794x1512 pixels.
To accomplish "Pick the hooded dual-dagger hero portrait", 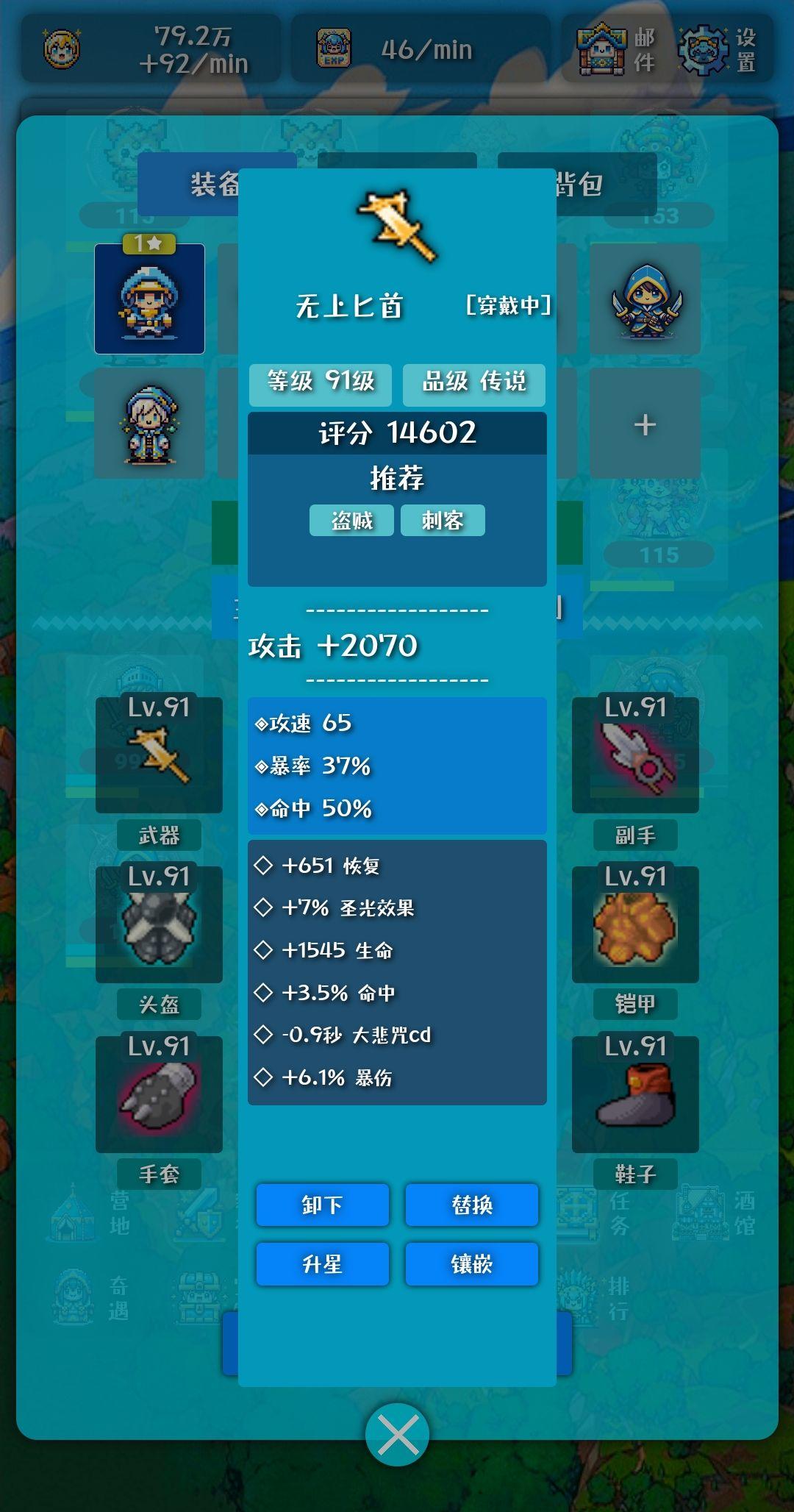I will click(645, 299).
